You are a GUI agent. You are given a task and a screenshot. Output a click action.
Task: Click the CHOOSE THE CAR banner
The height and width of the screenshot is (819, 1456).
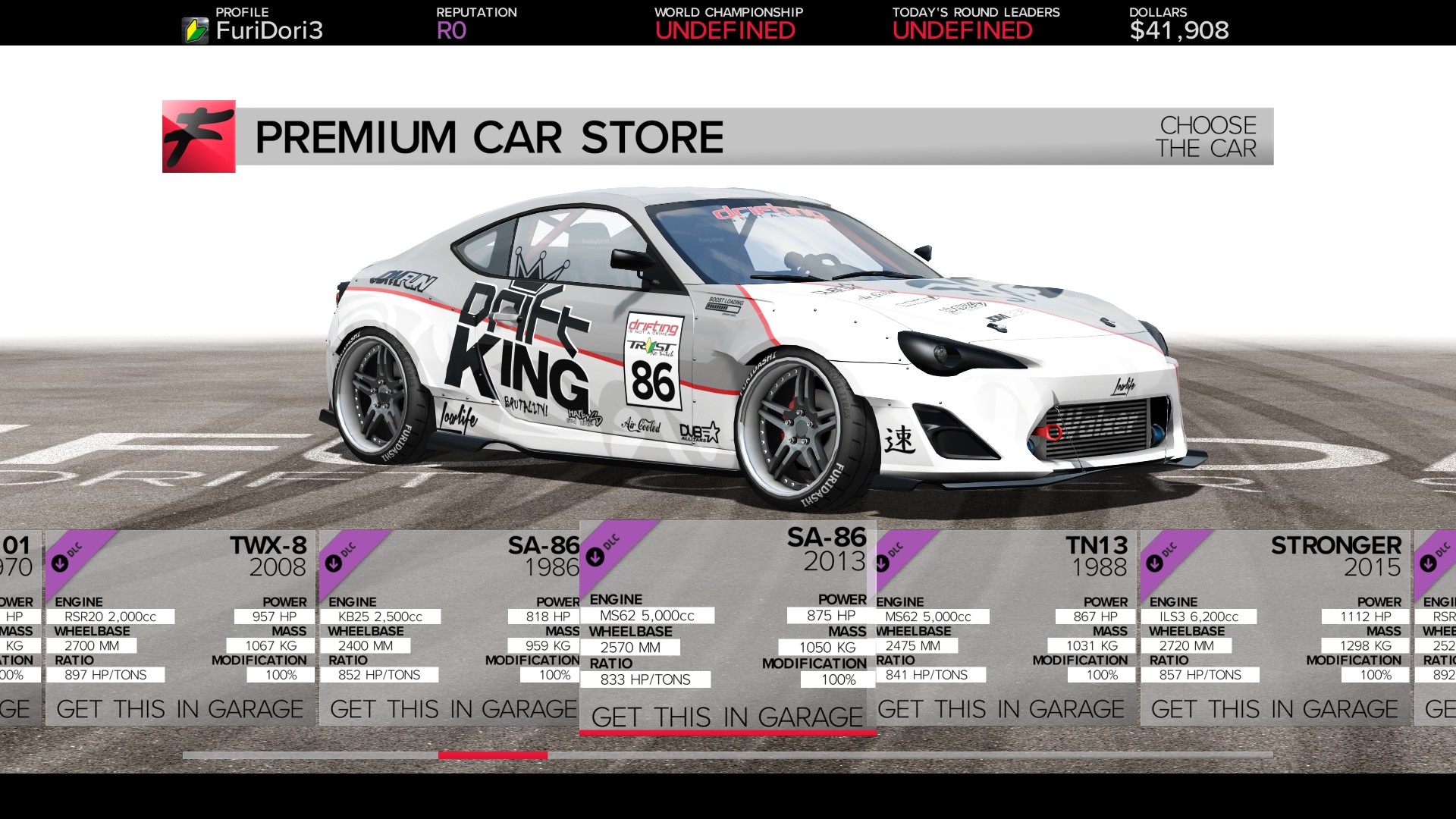[1207, 138]
